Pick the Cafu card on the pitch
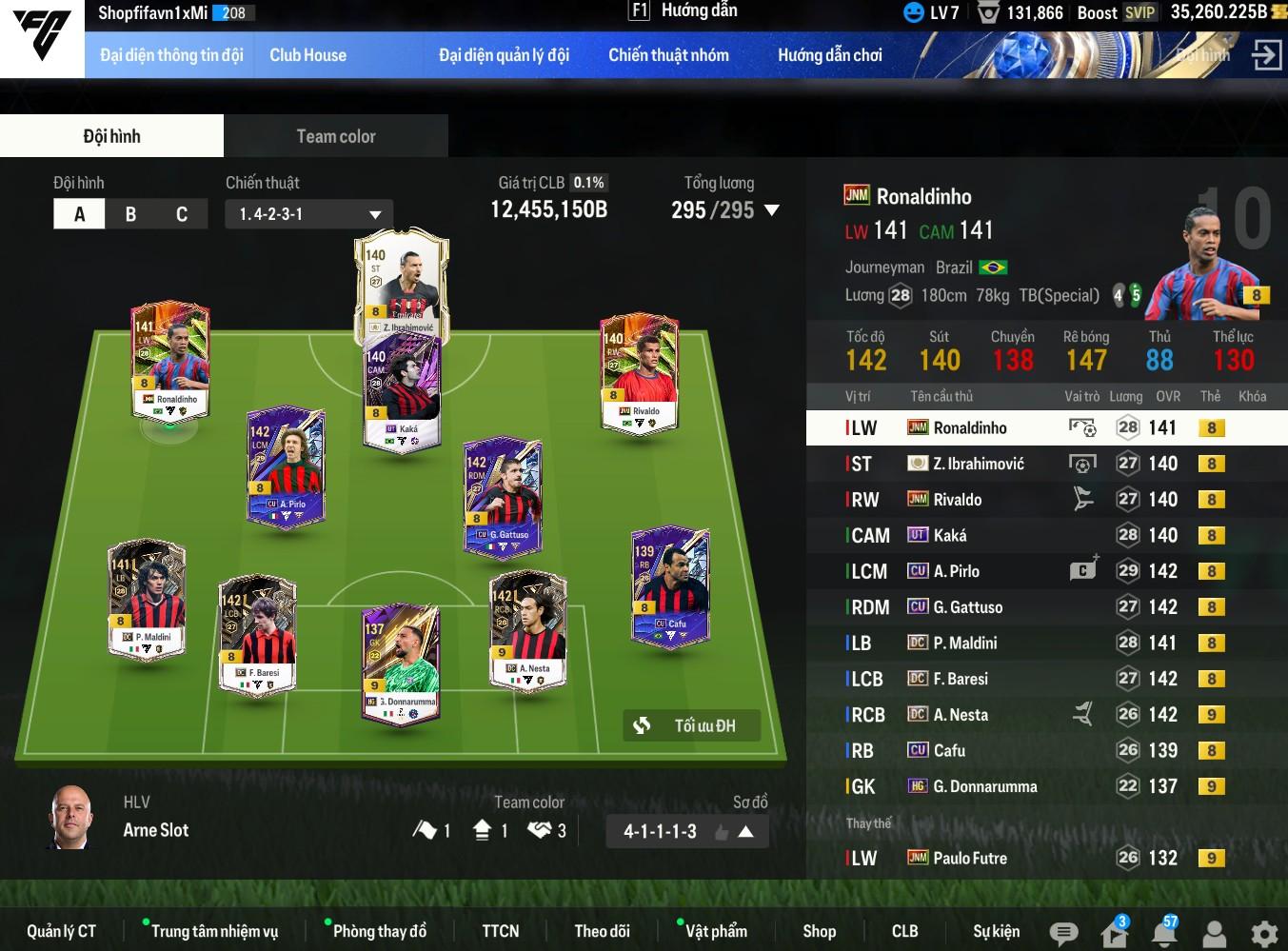 pyautogui.click(x=670, y=584)
